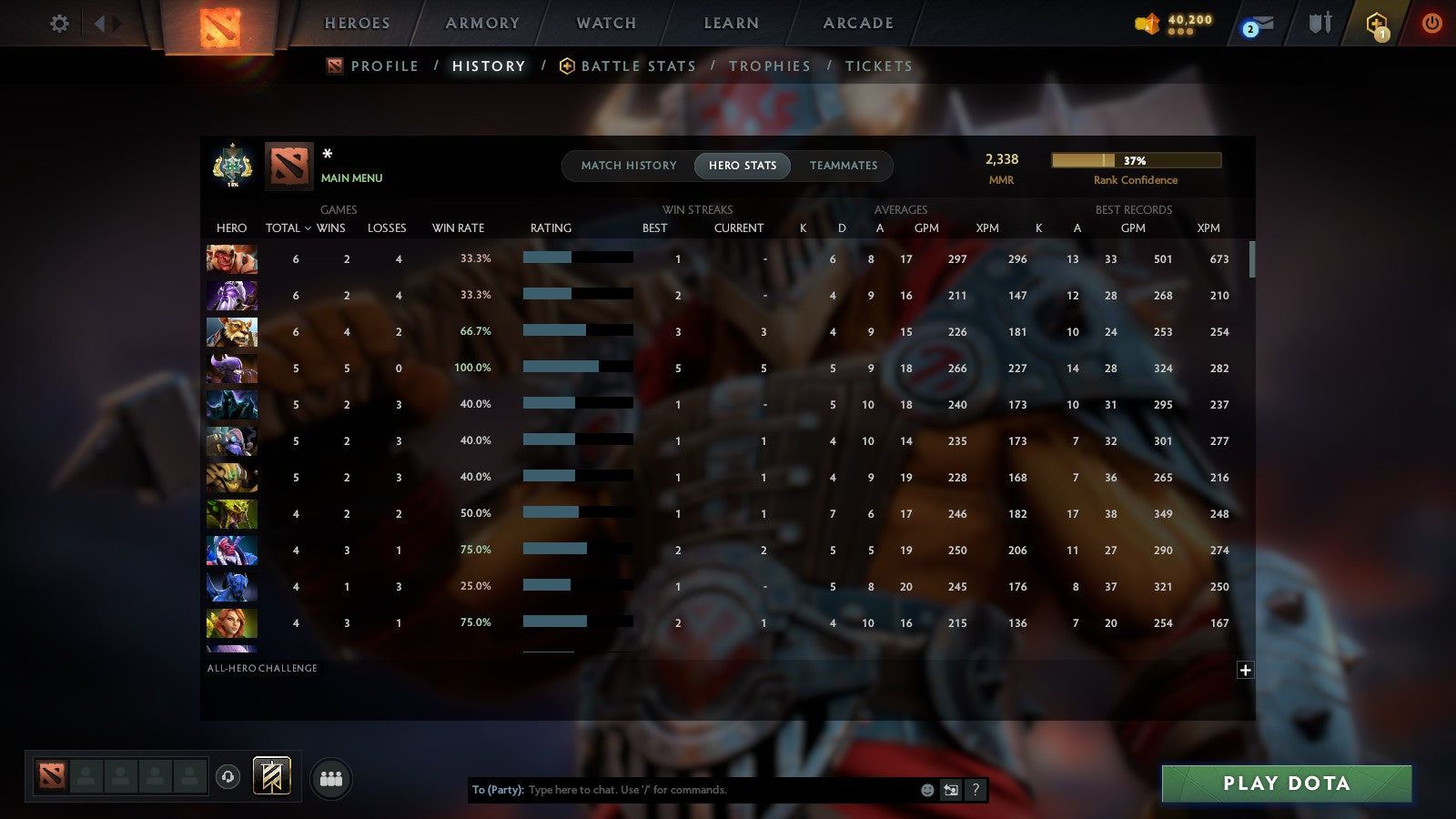Open the settings gear icon
The height and width of the screenshot is (819, 1456).
click(x=58, y=24)
